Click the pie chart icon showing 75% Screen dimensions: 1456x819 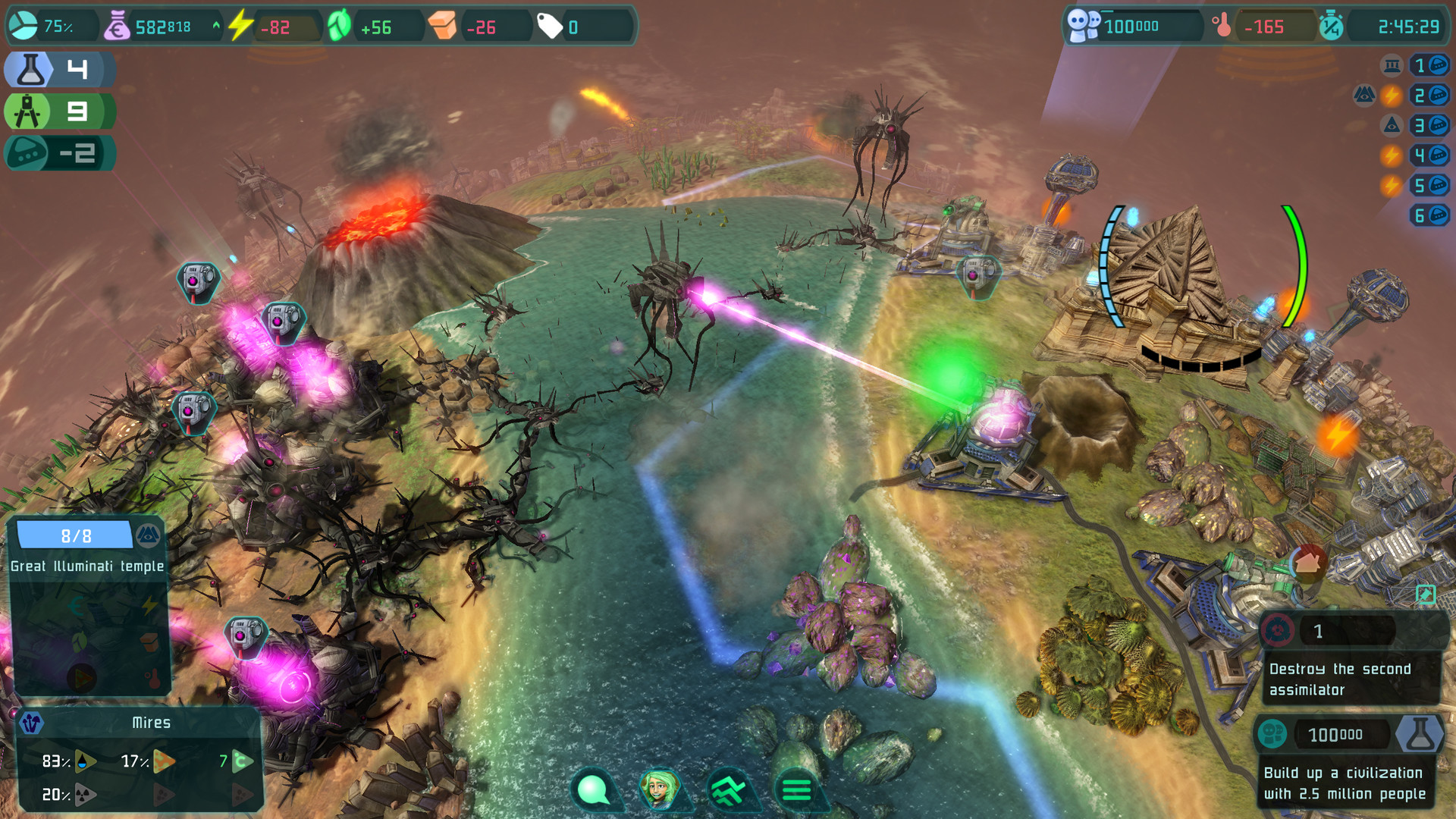tap(23, 27)
